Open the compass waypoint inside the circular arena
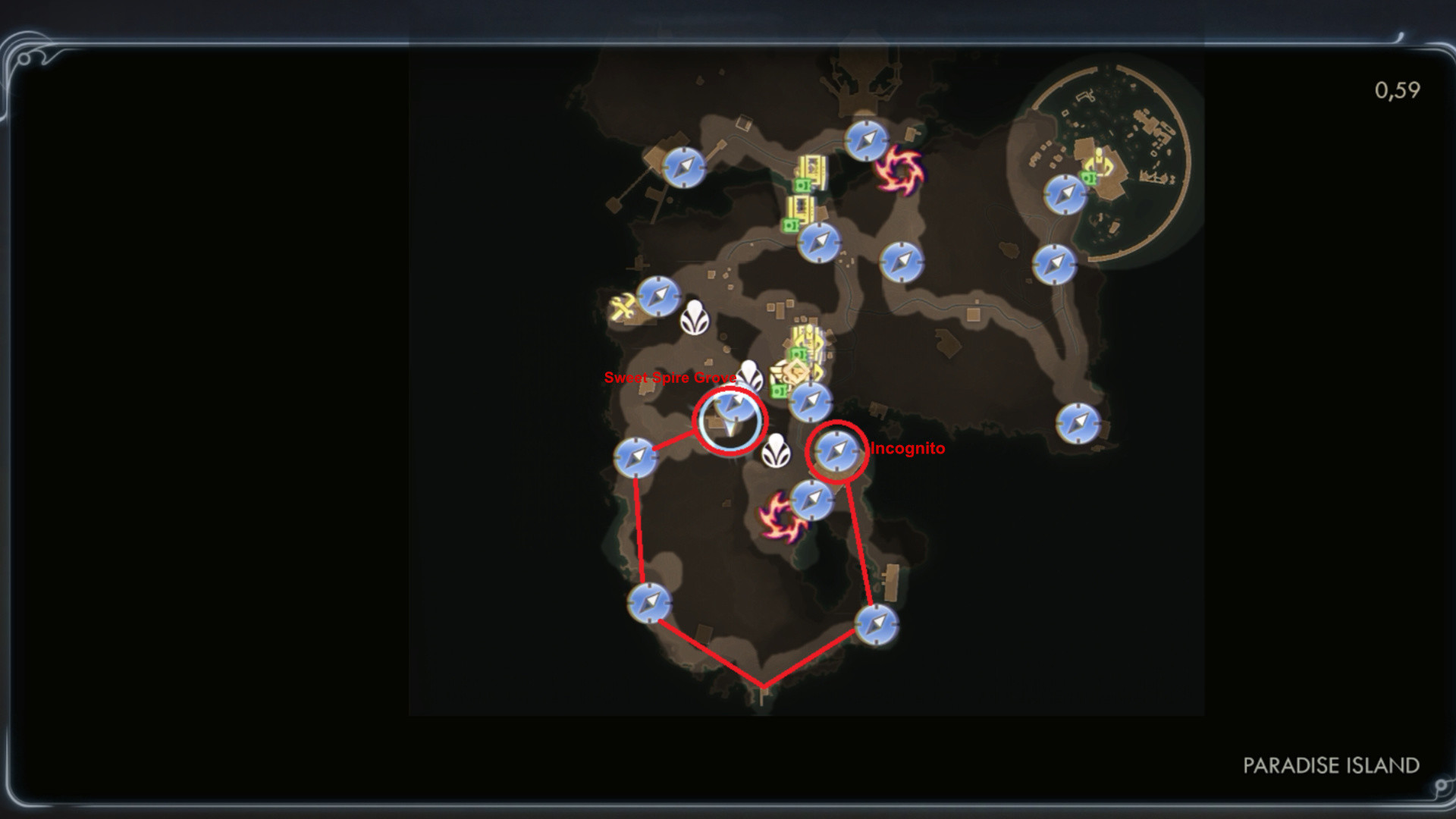 1065,194
